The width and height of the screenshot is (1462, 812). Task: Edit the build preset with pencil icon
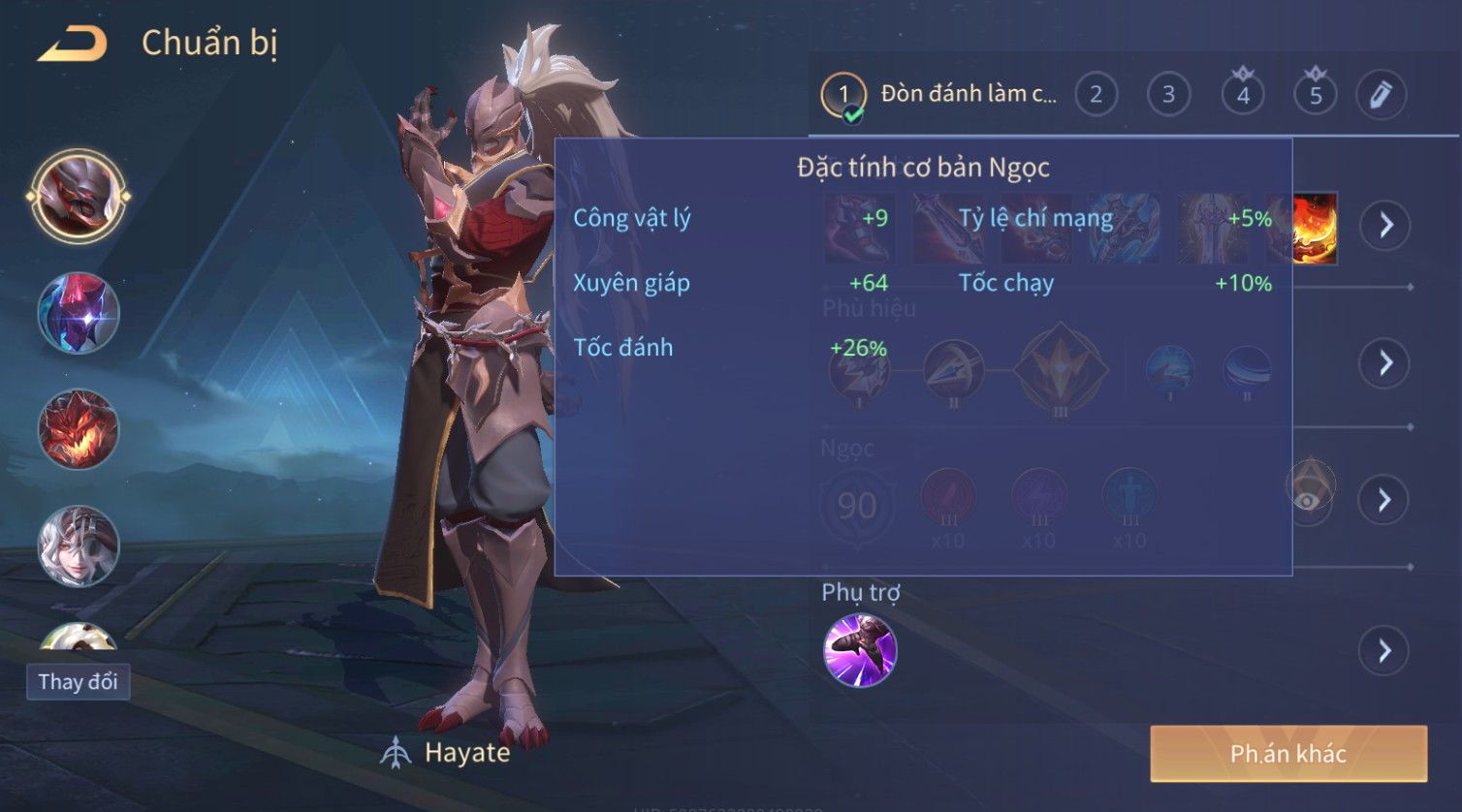(x=1381, y=95)
